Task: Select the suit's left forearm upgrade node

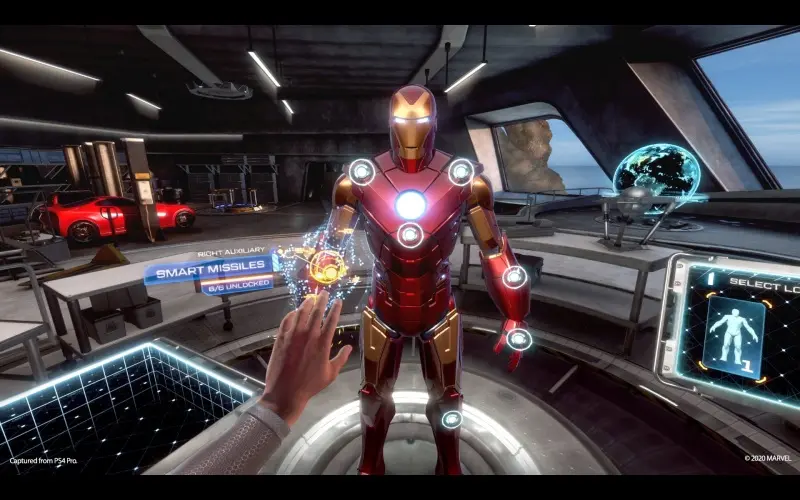Action: pyautogui.click(x=514, y=277)
